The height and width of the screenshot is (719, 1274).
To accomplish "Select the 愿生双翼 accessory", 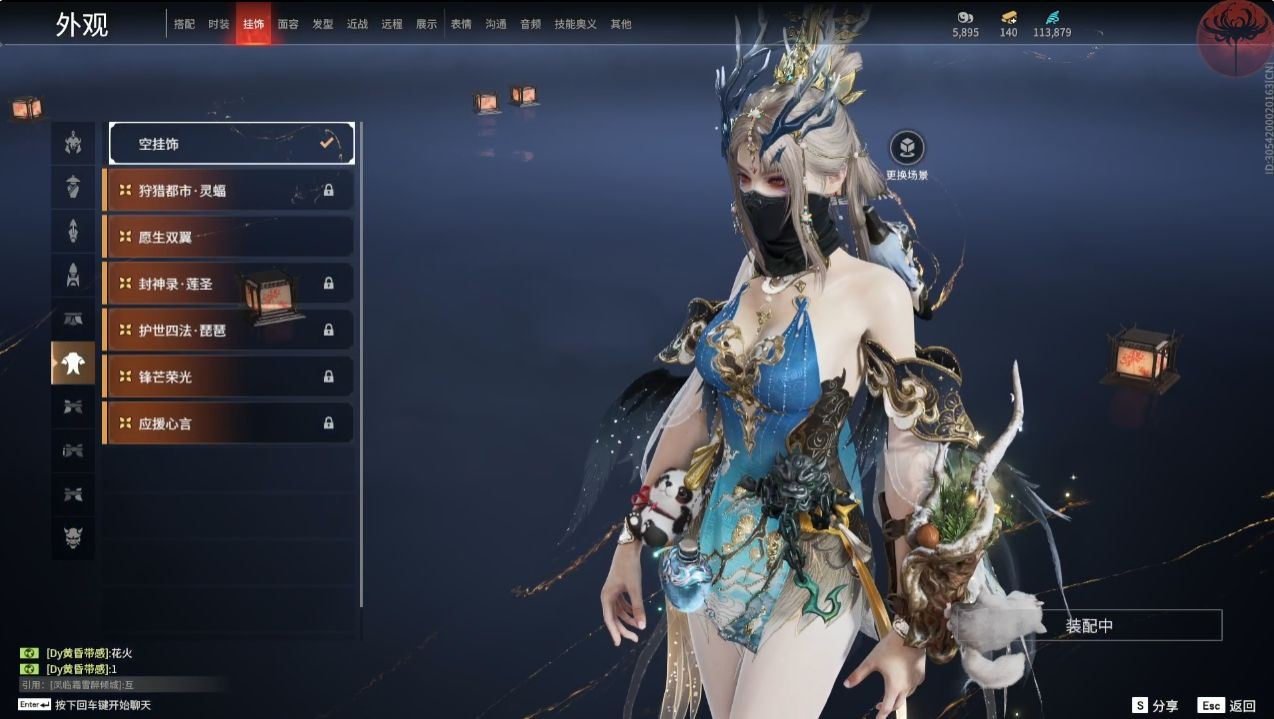I will pyautogui.click(x=229, y=237).
